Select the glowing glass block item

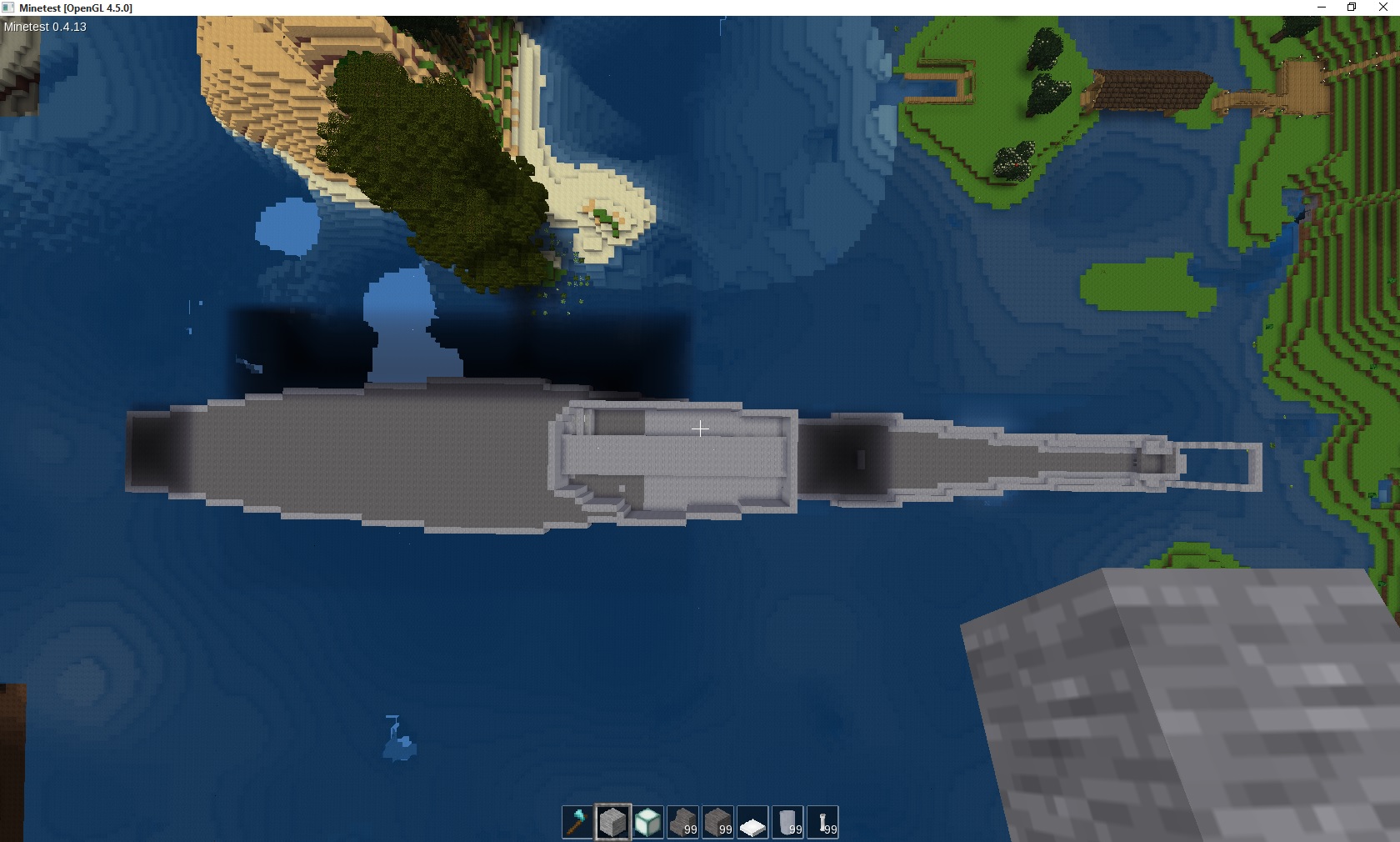tap(648, 823)
